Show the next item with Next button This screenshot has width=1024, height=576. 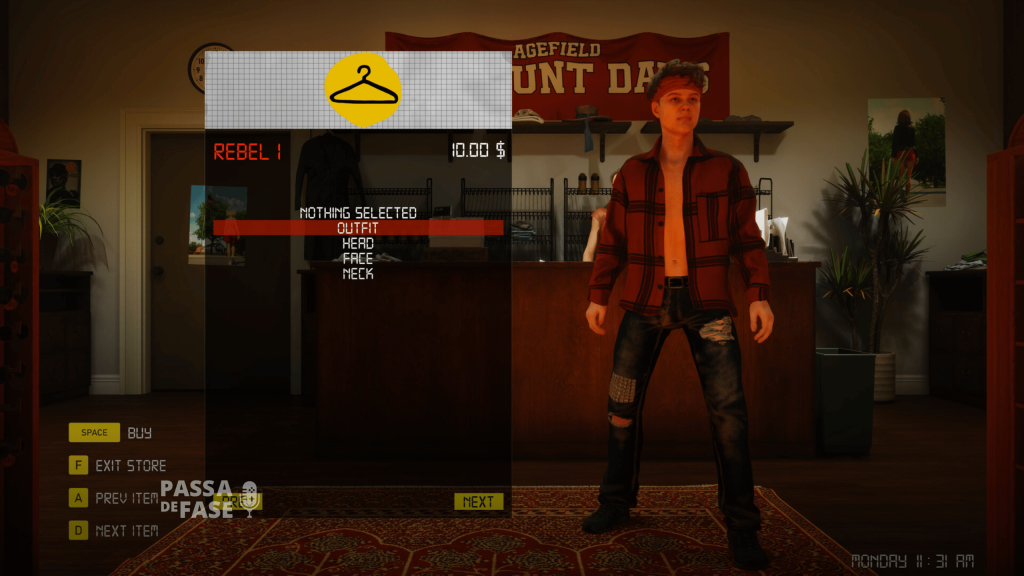(x=478, y=502)
